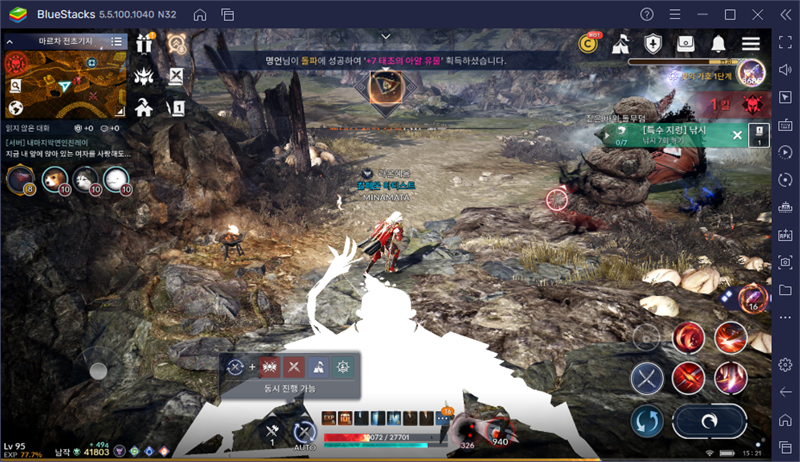Click the home return icon
Image resolution: width=800 pixels, height=462 pixels.
pyautogui.click(x=144, y=107)
